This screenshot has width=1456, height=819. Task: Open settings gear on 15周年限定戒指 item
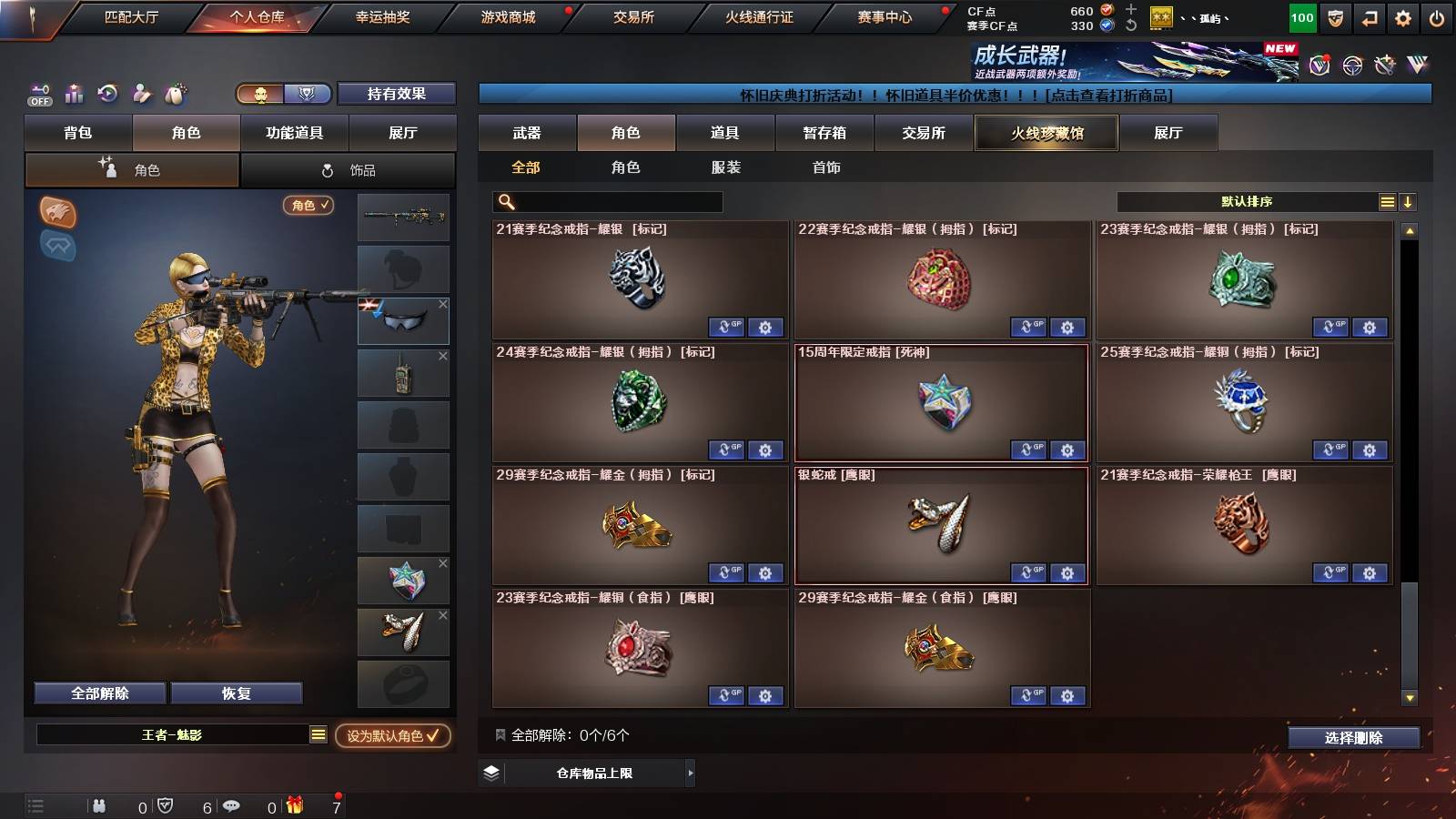point(1067,450)
